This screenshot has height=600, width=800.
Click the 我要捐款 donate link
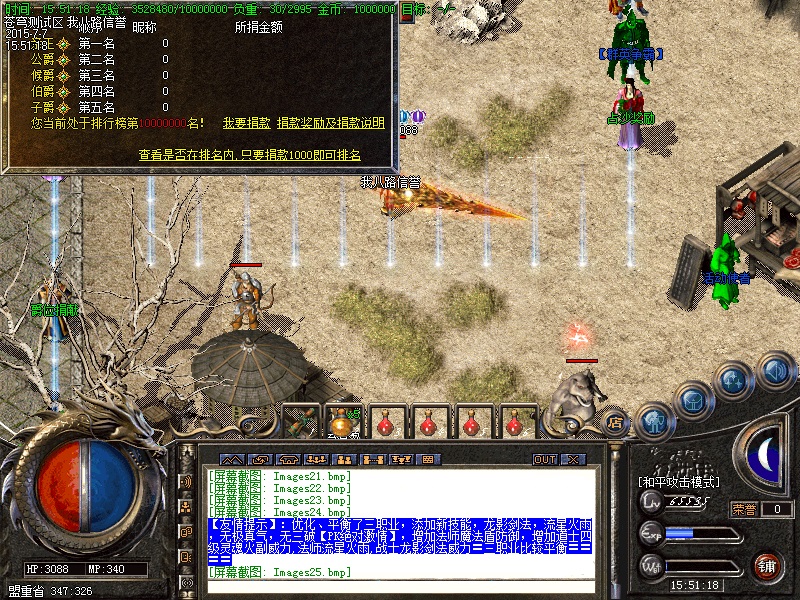click(246, 123)
